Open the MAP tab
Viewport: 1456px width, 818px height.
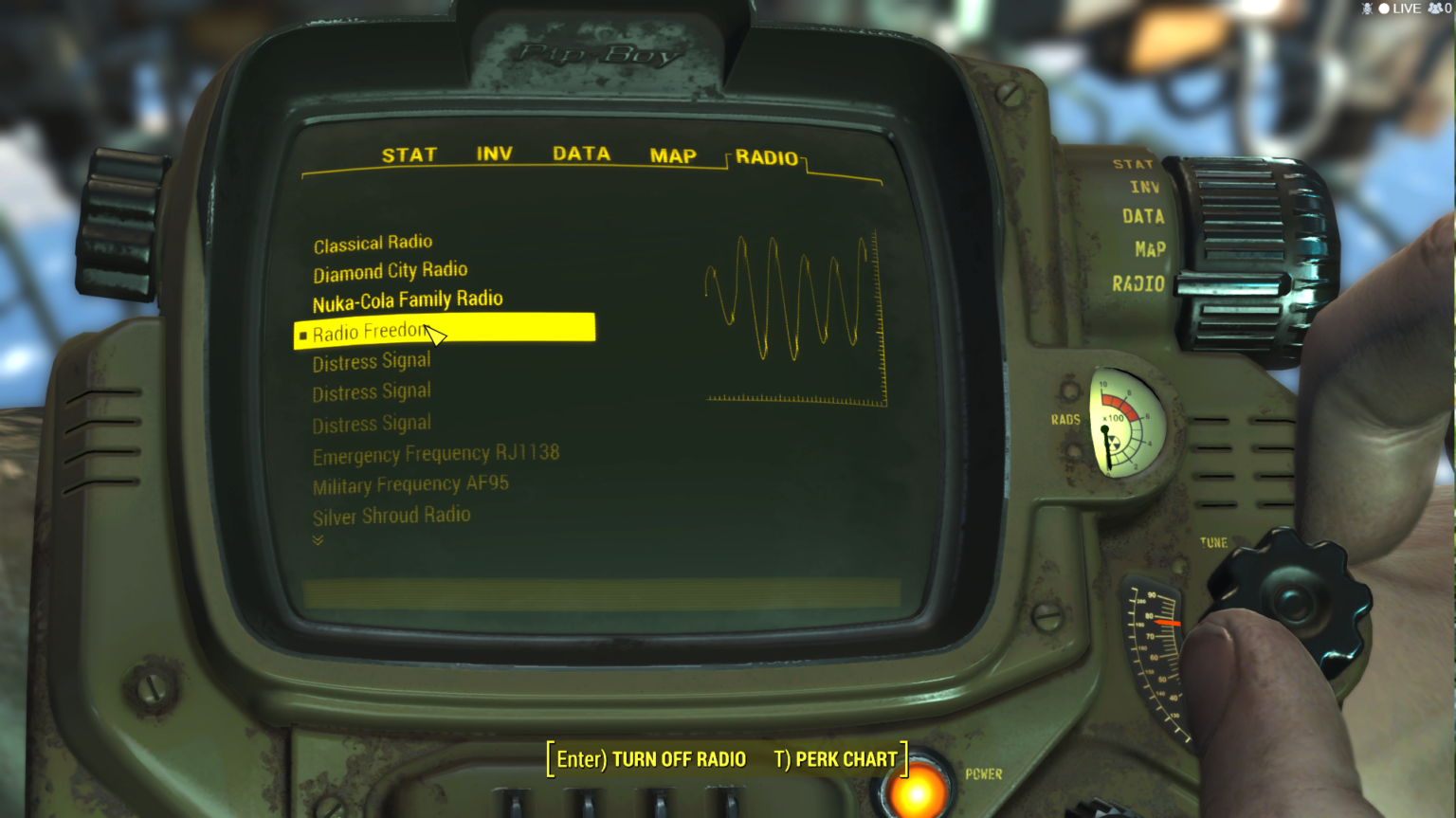coord(673,155)
